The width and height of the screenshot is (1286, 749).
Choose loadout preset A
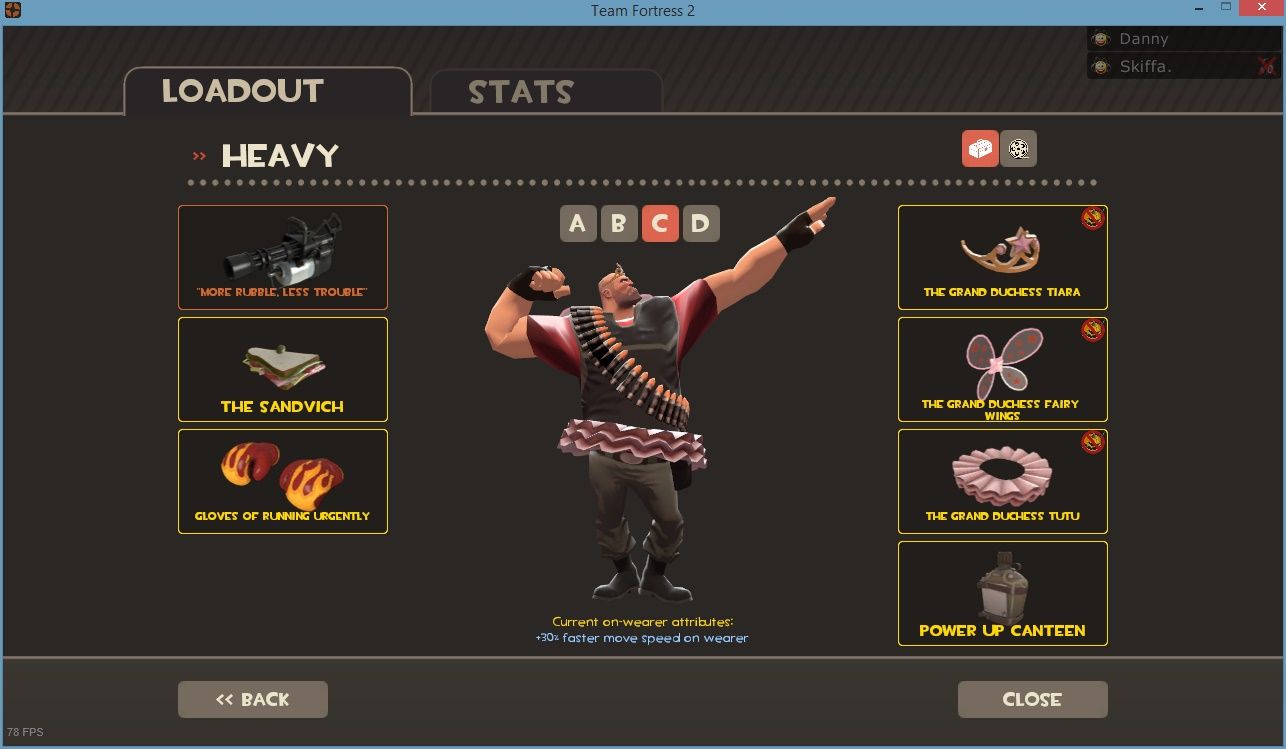[x=578, y=223]
